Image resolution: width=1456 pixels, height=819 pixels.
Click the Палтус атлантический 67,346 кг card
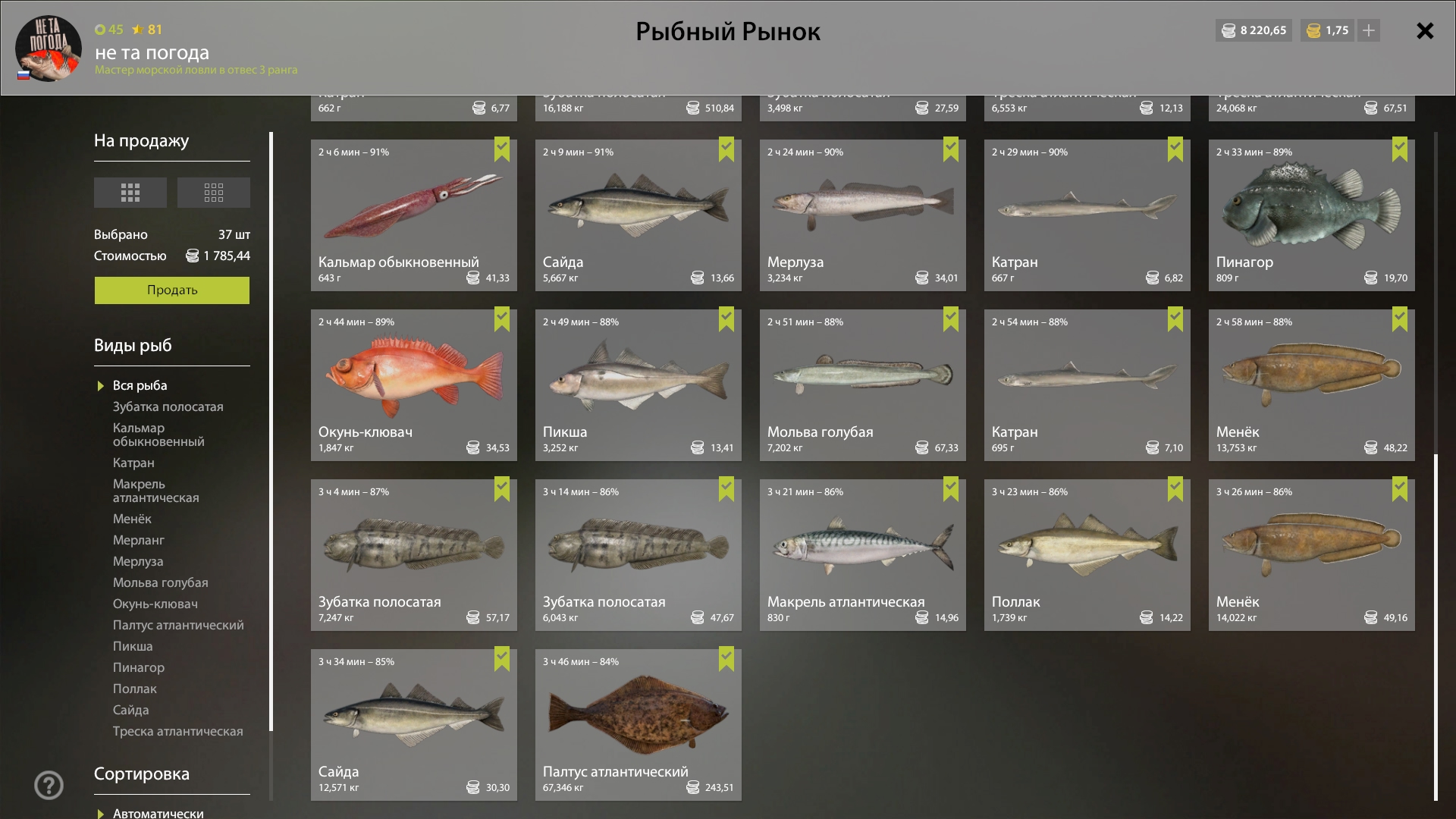pyautogui.click(x=638, y=725)
